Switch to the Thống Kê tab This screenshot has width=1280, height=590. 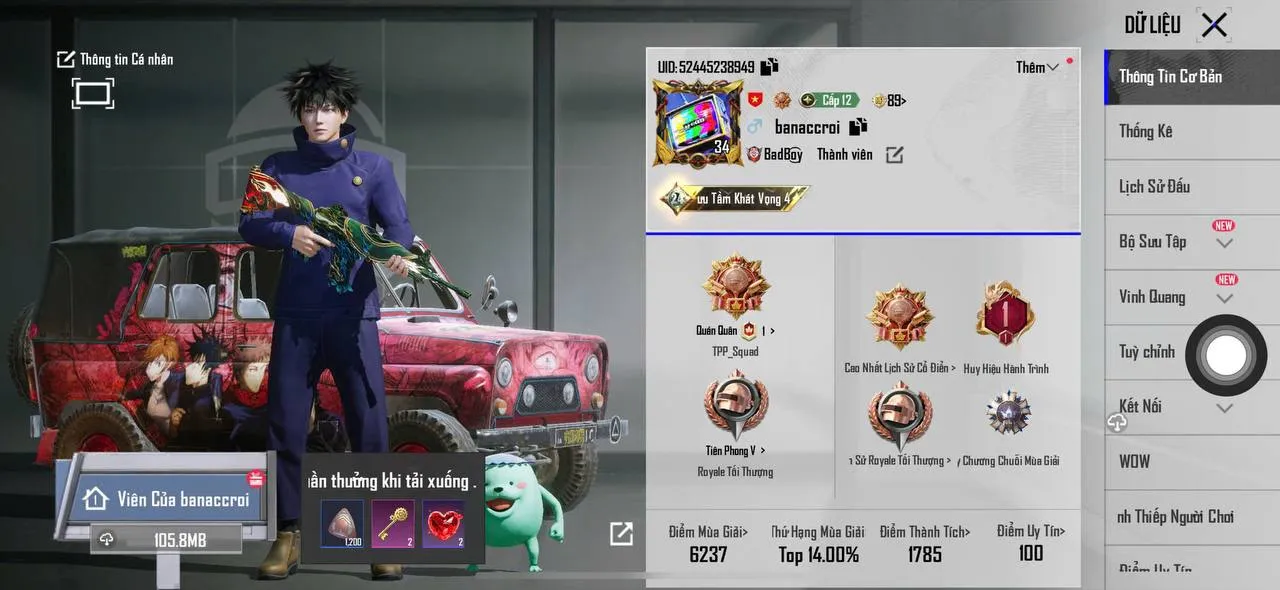(x=1146, y=131)
